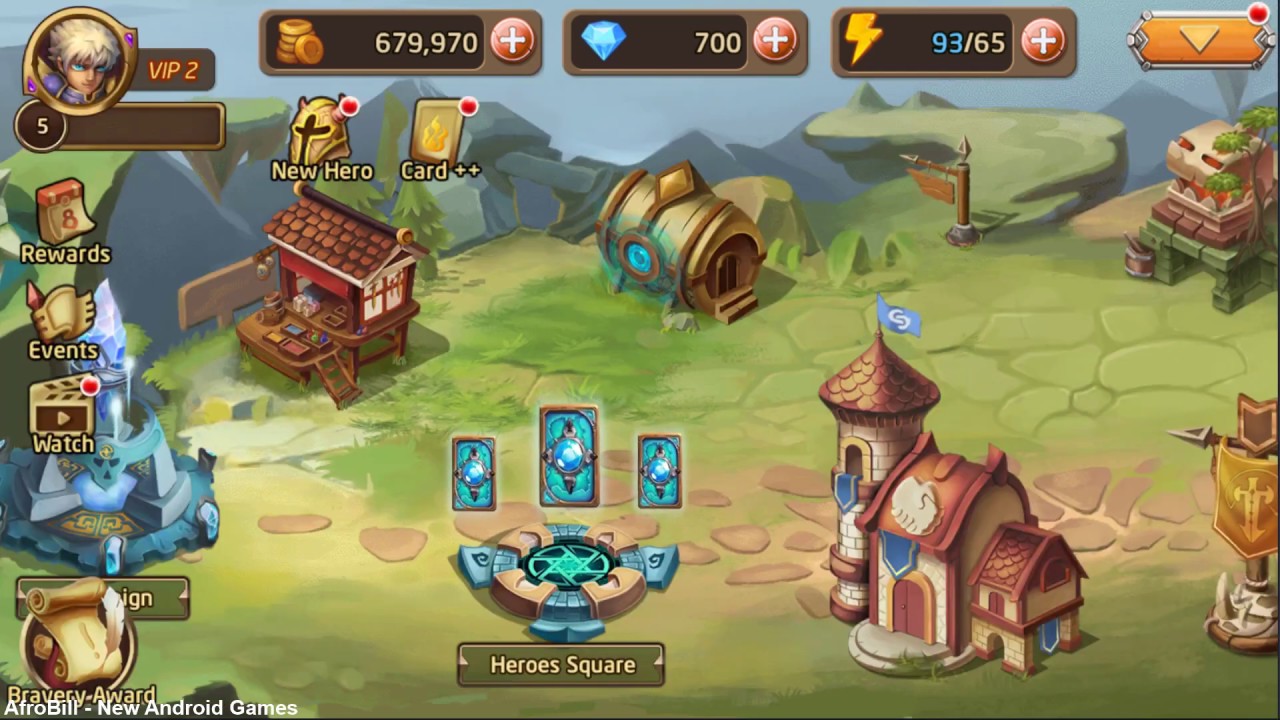Open the Rewards calendar
Image resolution: width=1280 pixels, height=720 pixels.
point(65,222)
